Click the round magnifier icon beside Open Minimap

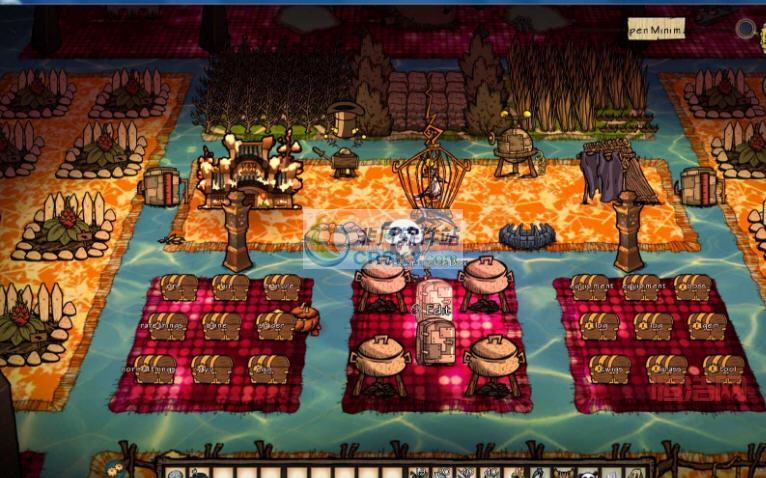(746, 28)
